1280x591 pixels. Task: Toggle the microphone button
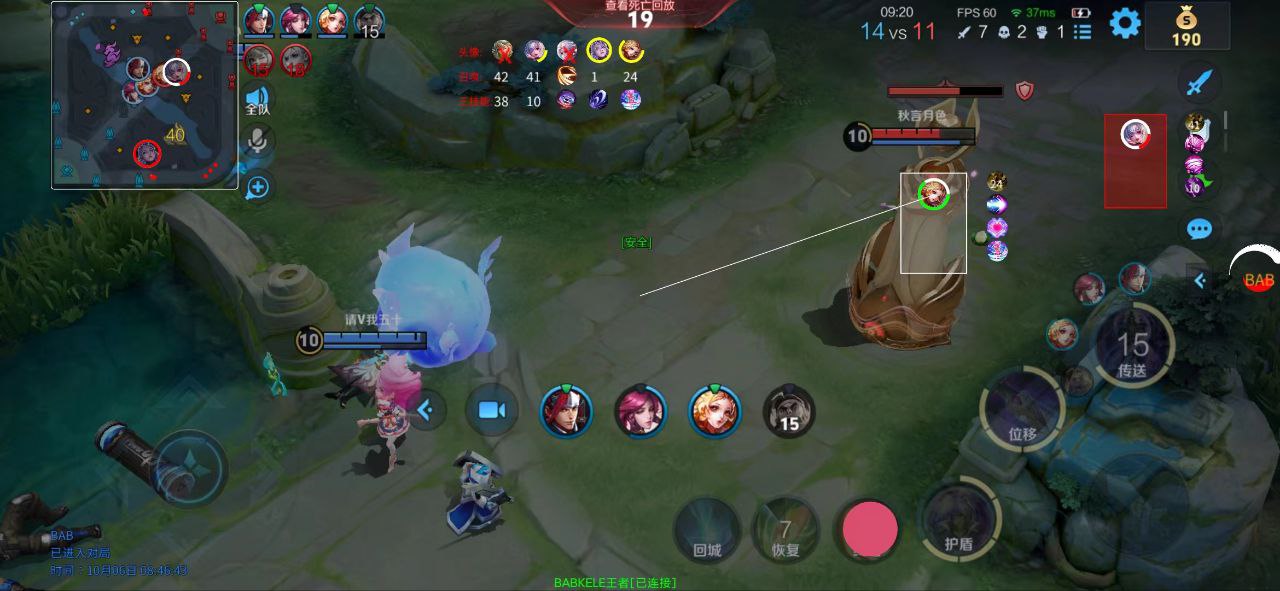coord(257,141)
